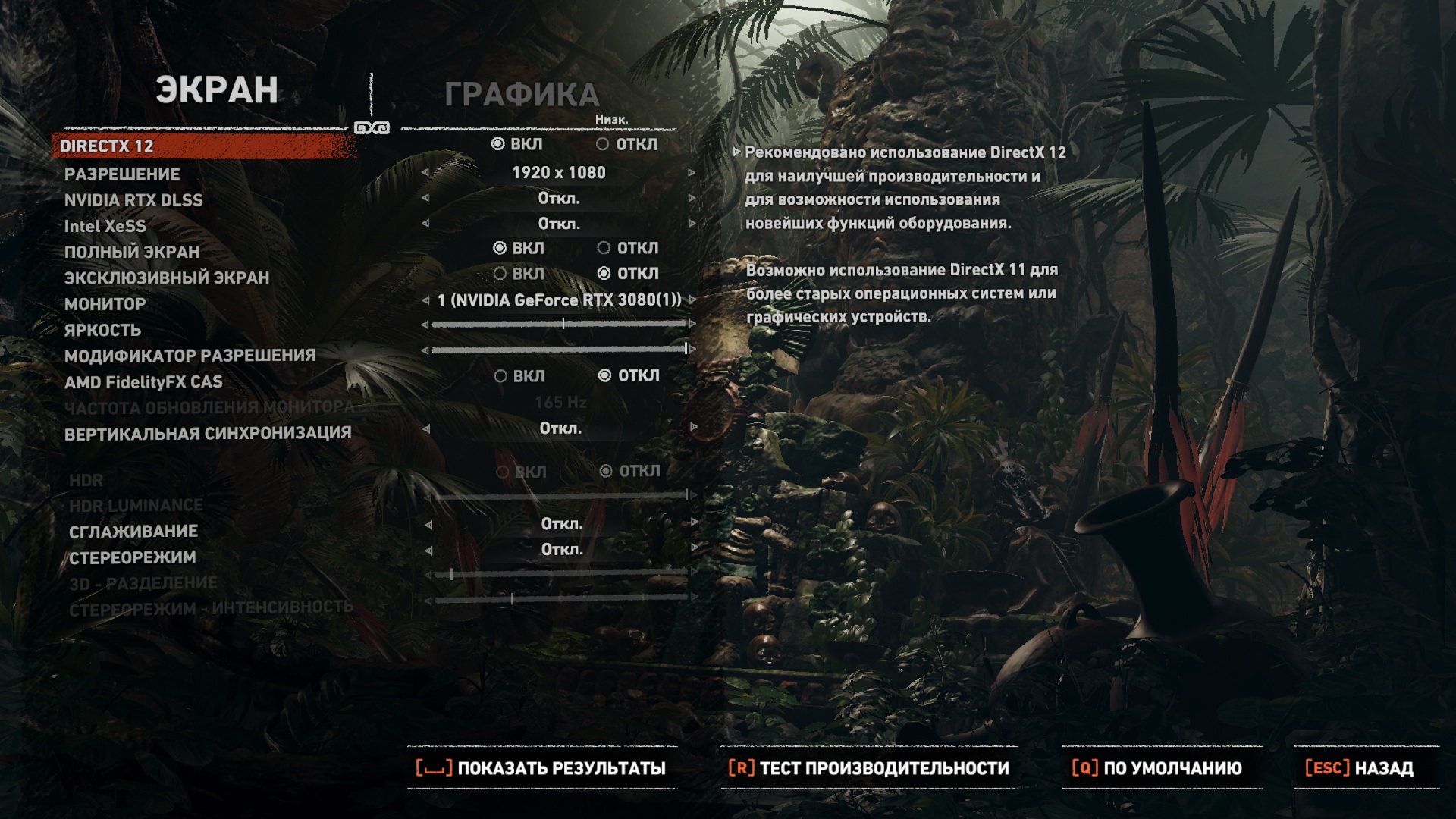Reset settings with ПО УМОЛЧАНИЮ
Image resolution: width=1456 pixels, height=819 pixels.
pos(1157,768)
